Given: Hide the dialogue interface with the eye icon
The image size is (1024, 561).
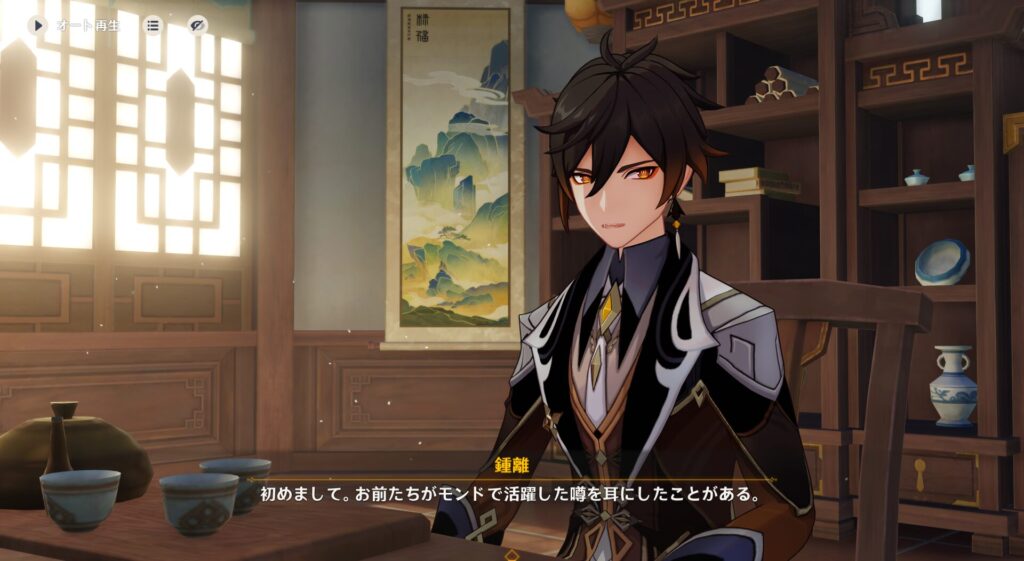Looking at the screenshot, I should [x=198, y=25].
